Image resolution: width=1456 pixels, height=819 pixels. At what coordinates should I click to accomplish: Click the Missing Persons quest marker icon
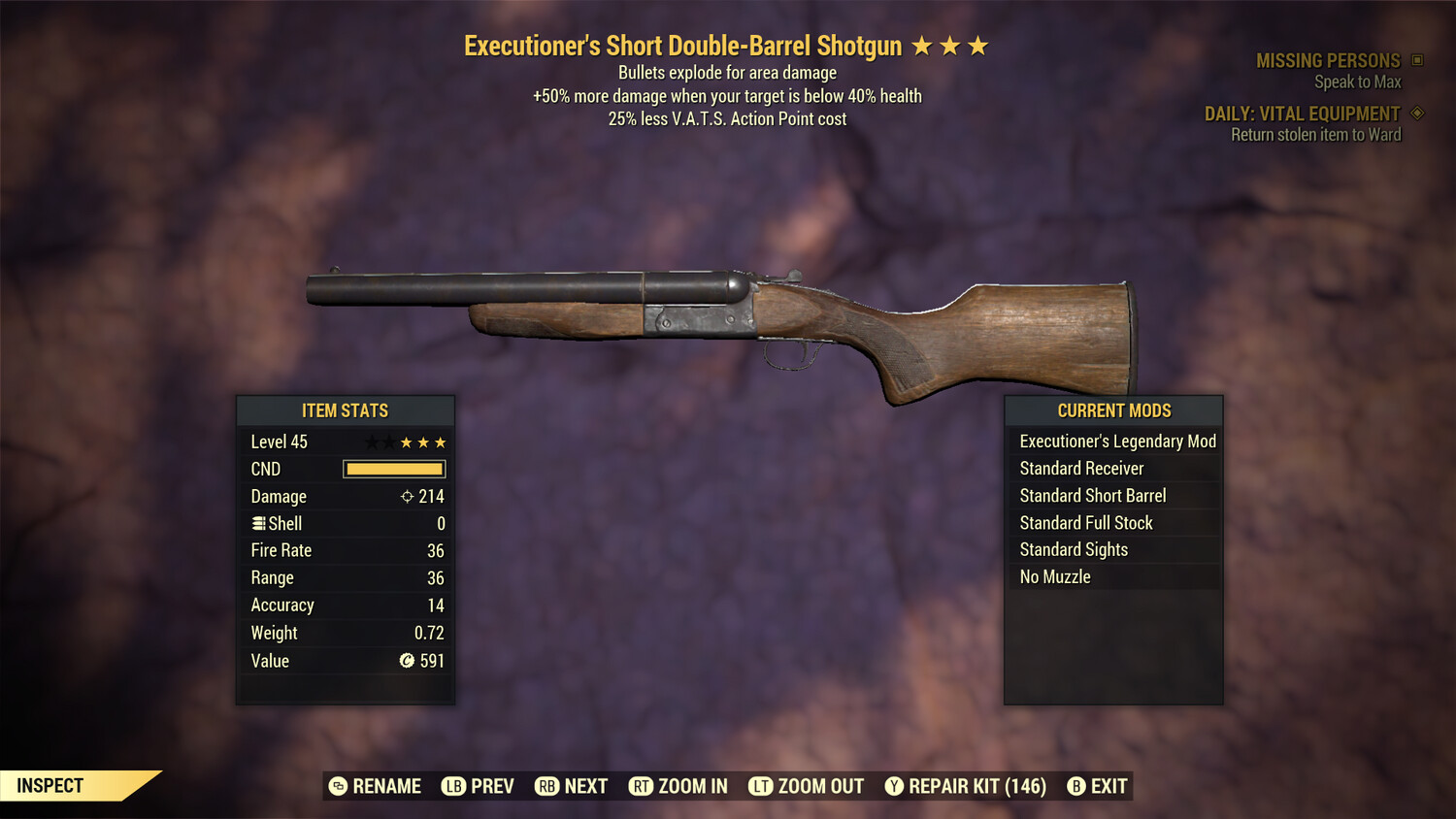1417,59
